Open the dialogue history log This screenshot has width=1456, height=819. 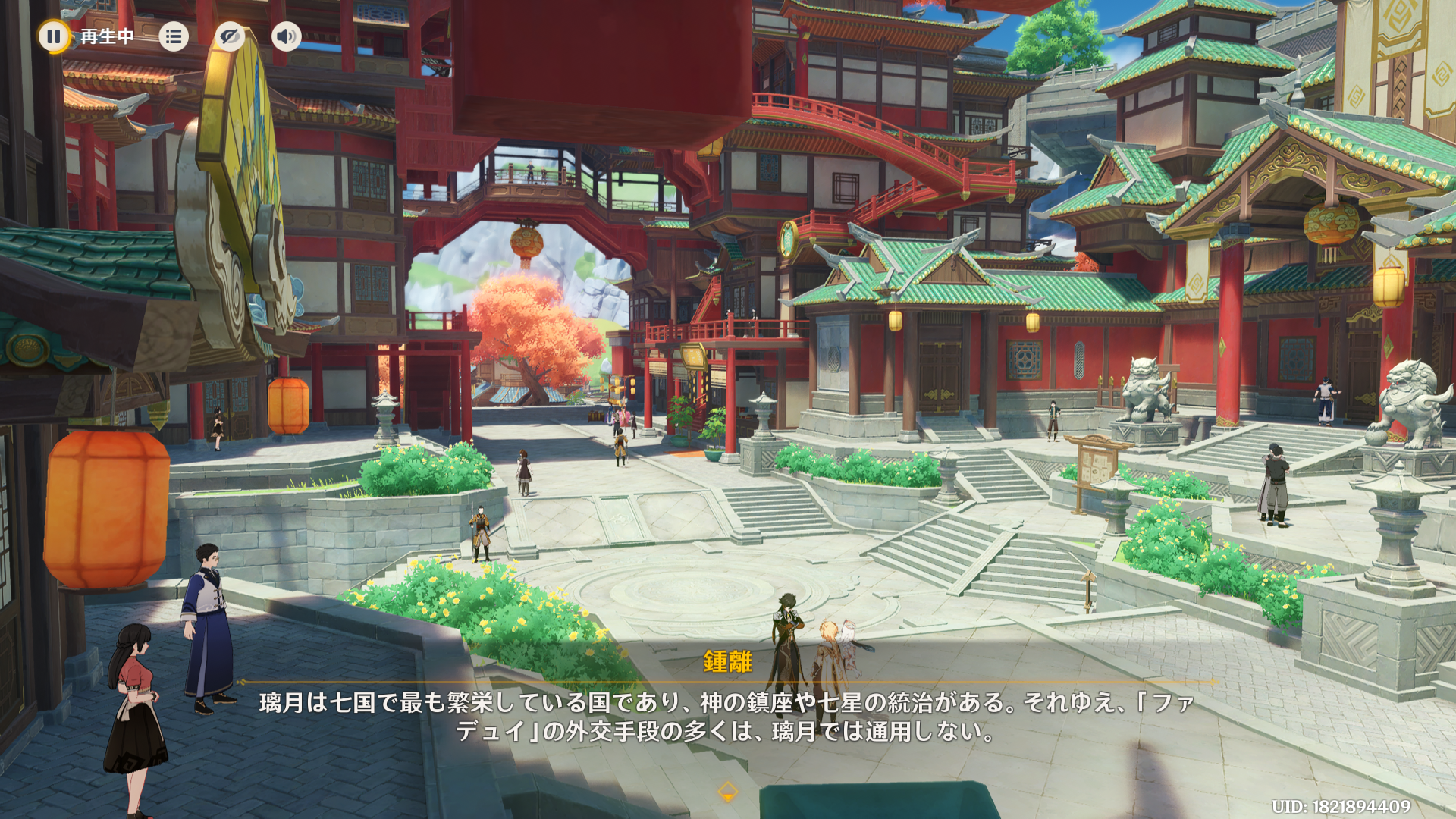[x=174, y=36]
